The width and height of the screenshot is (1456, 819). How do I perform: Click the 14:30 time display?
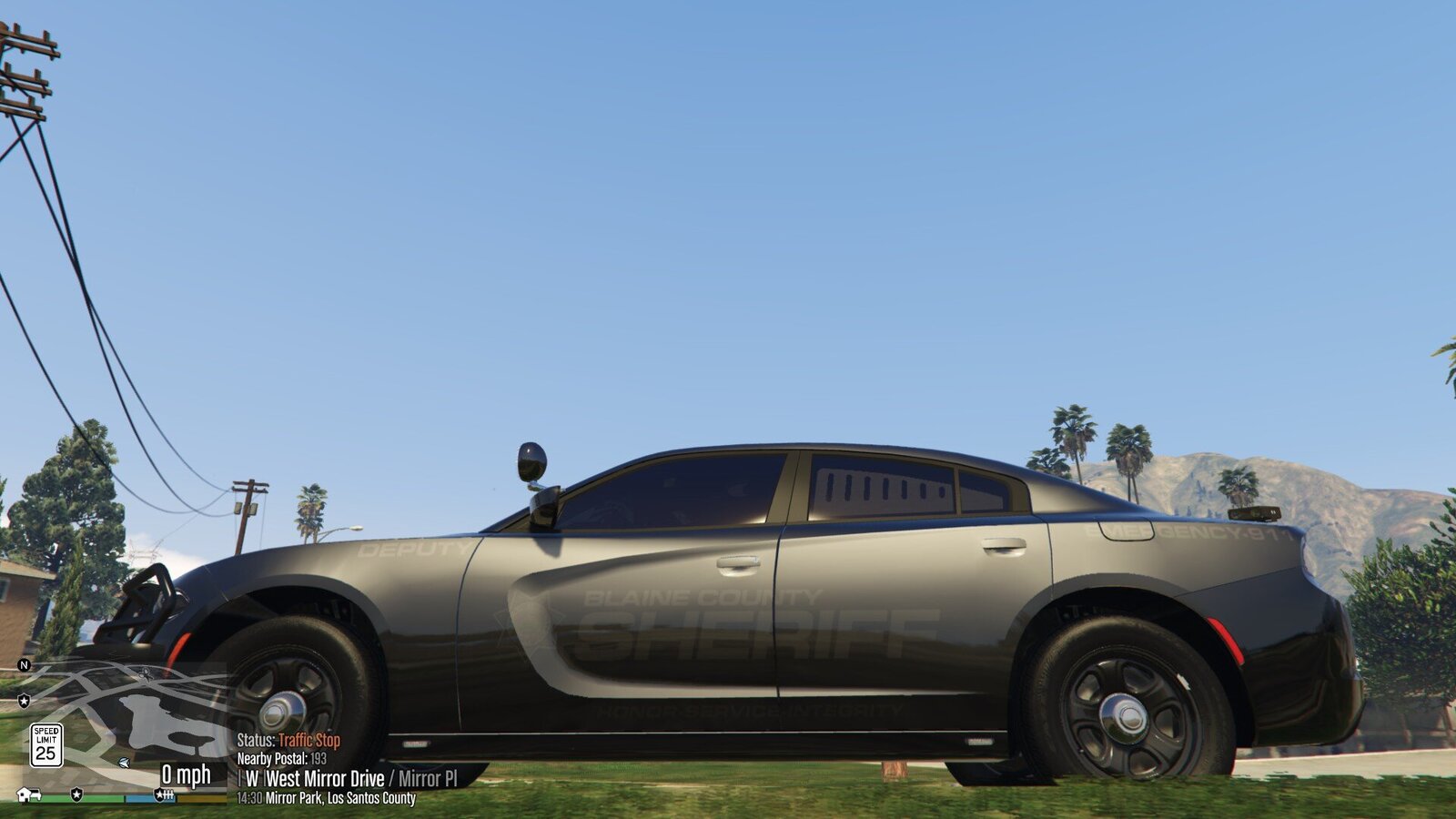[x=248, y=797]
